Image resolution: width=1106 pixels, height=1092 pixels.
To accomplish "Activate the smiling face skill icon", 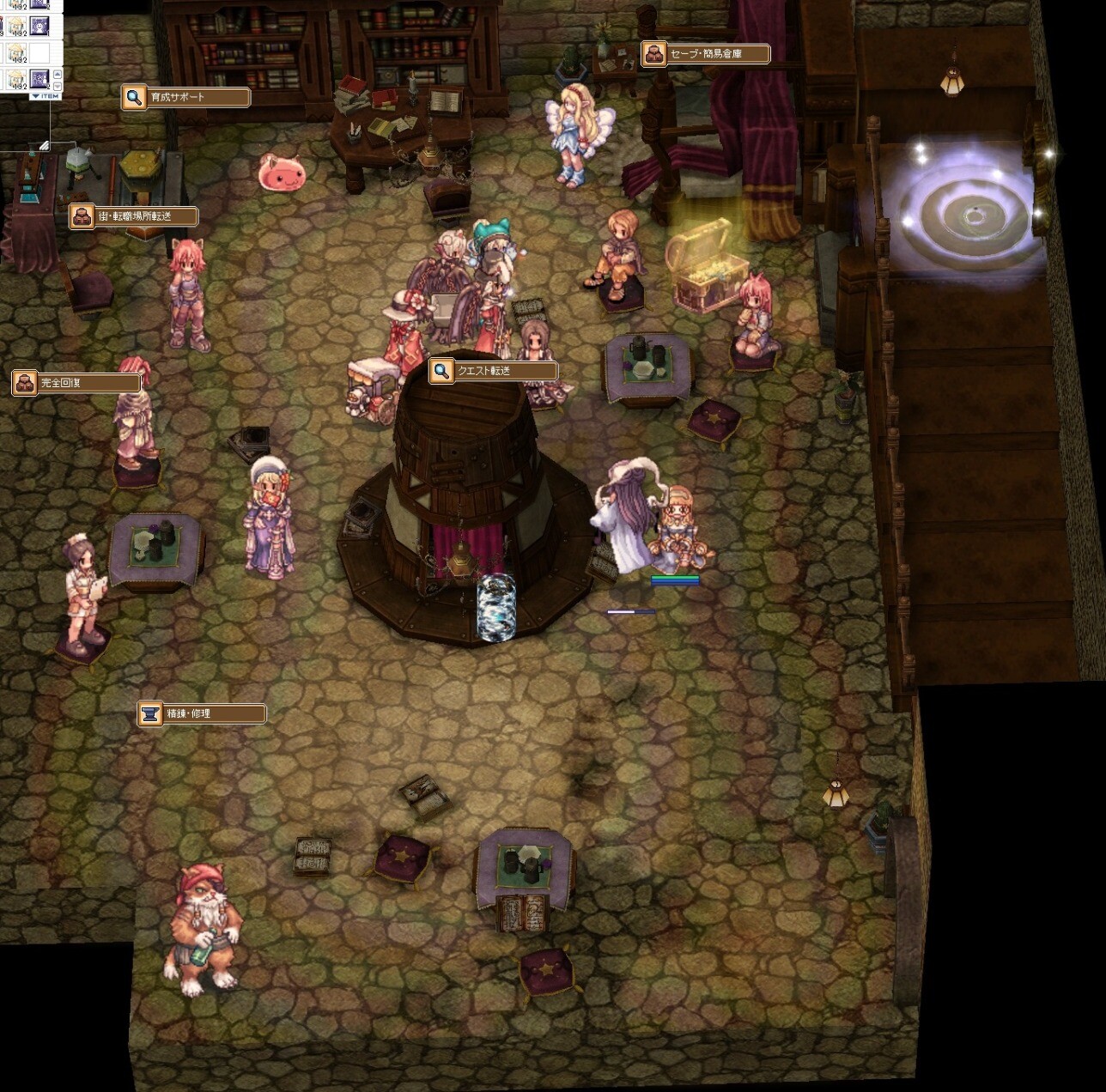I will [39, 26].
